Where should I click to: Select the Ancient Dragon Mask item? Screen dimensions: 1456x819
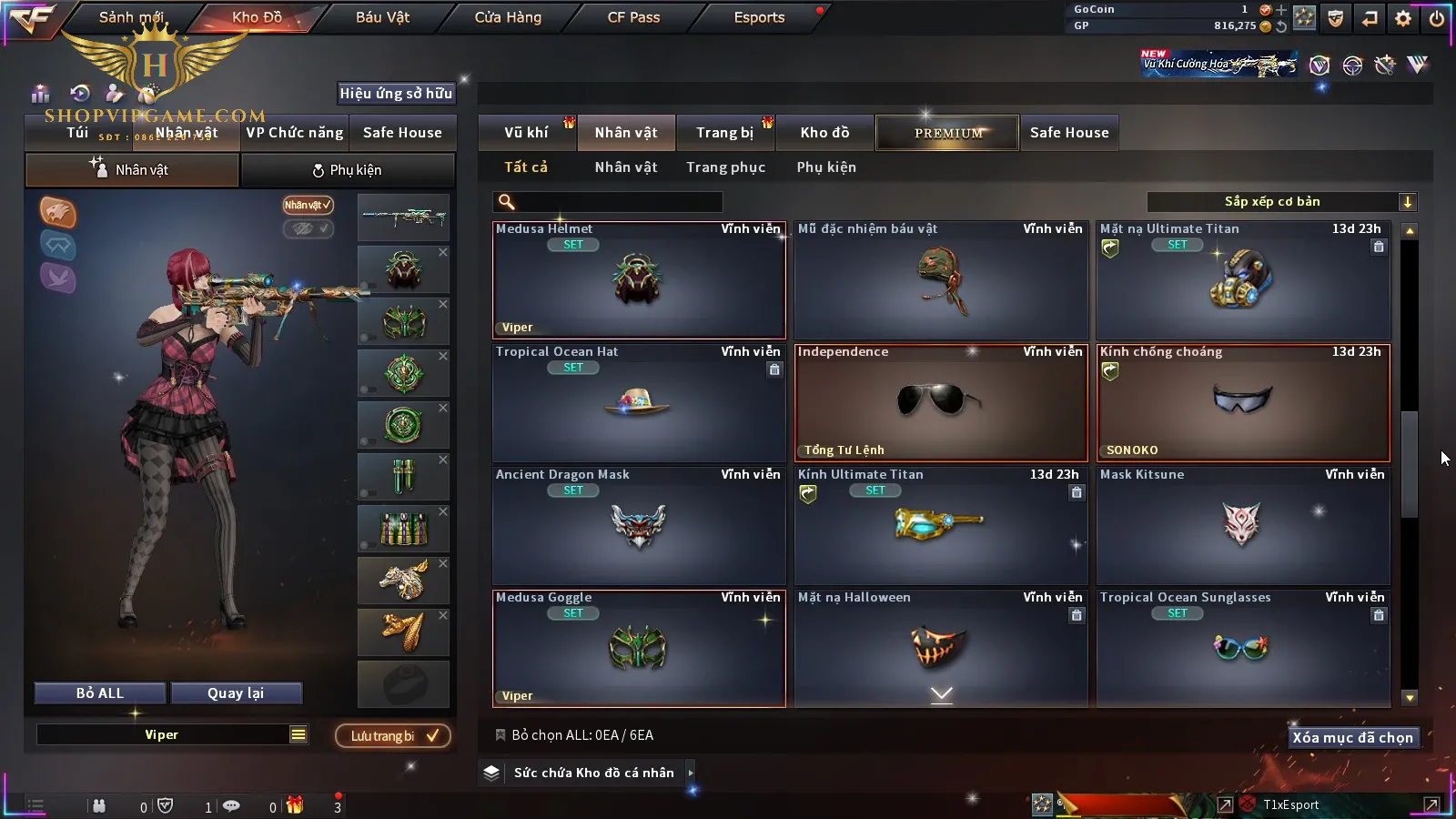click(x=639, y=526)
